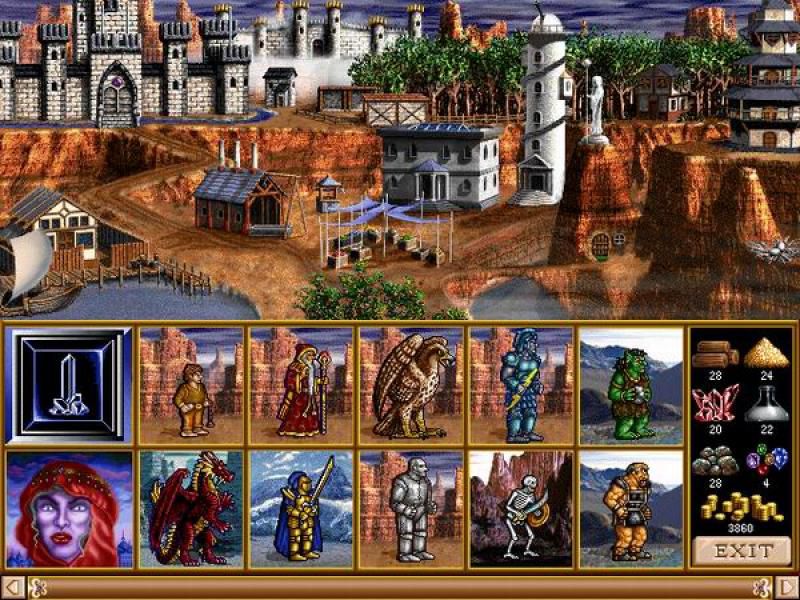Select the crystal sword crest panel
Viewport: 800px width, 600px height.
point(69,386)
